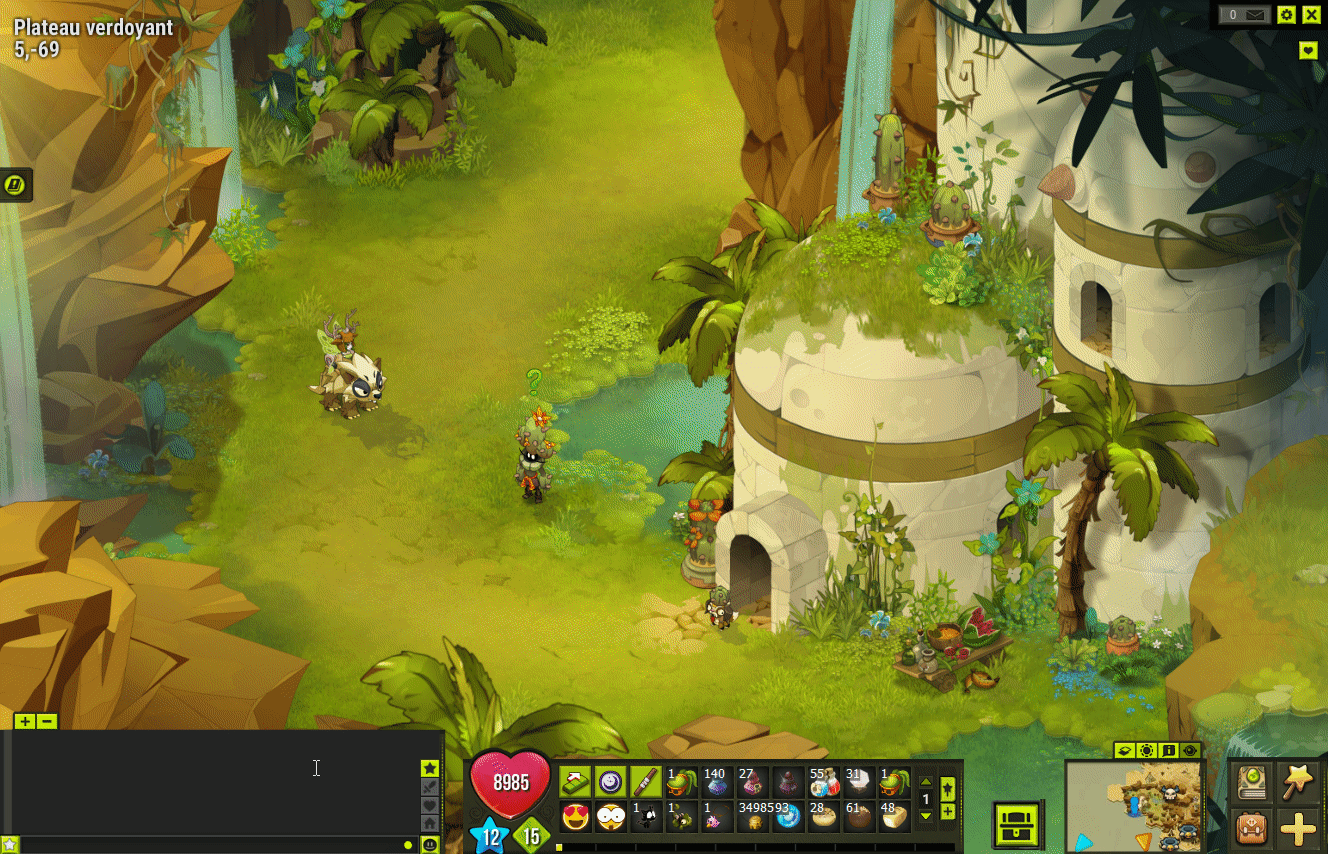Toggle the minimap info speech-bubble button

tap(1168, 750)
